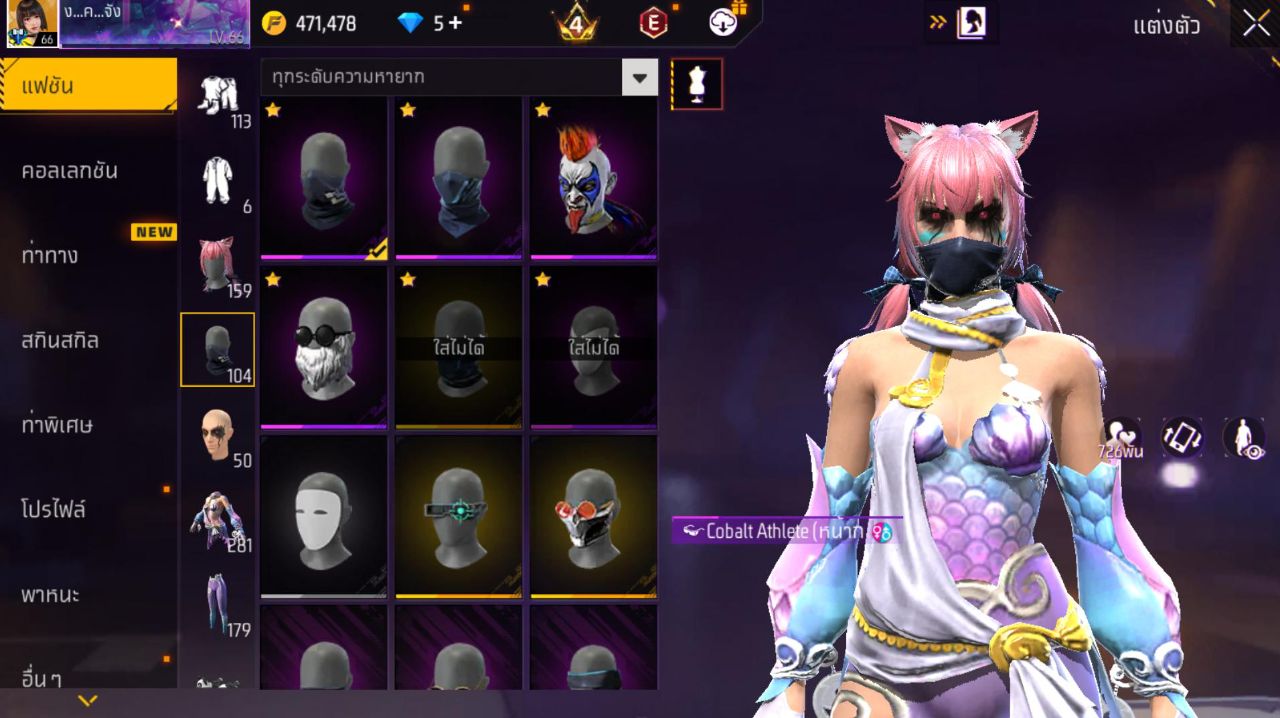Click the mannequin preview icon
1280x718 pixels.
click(697, 84)
